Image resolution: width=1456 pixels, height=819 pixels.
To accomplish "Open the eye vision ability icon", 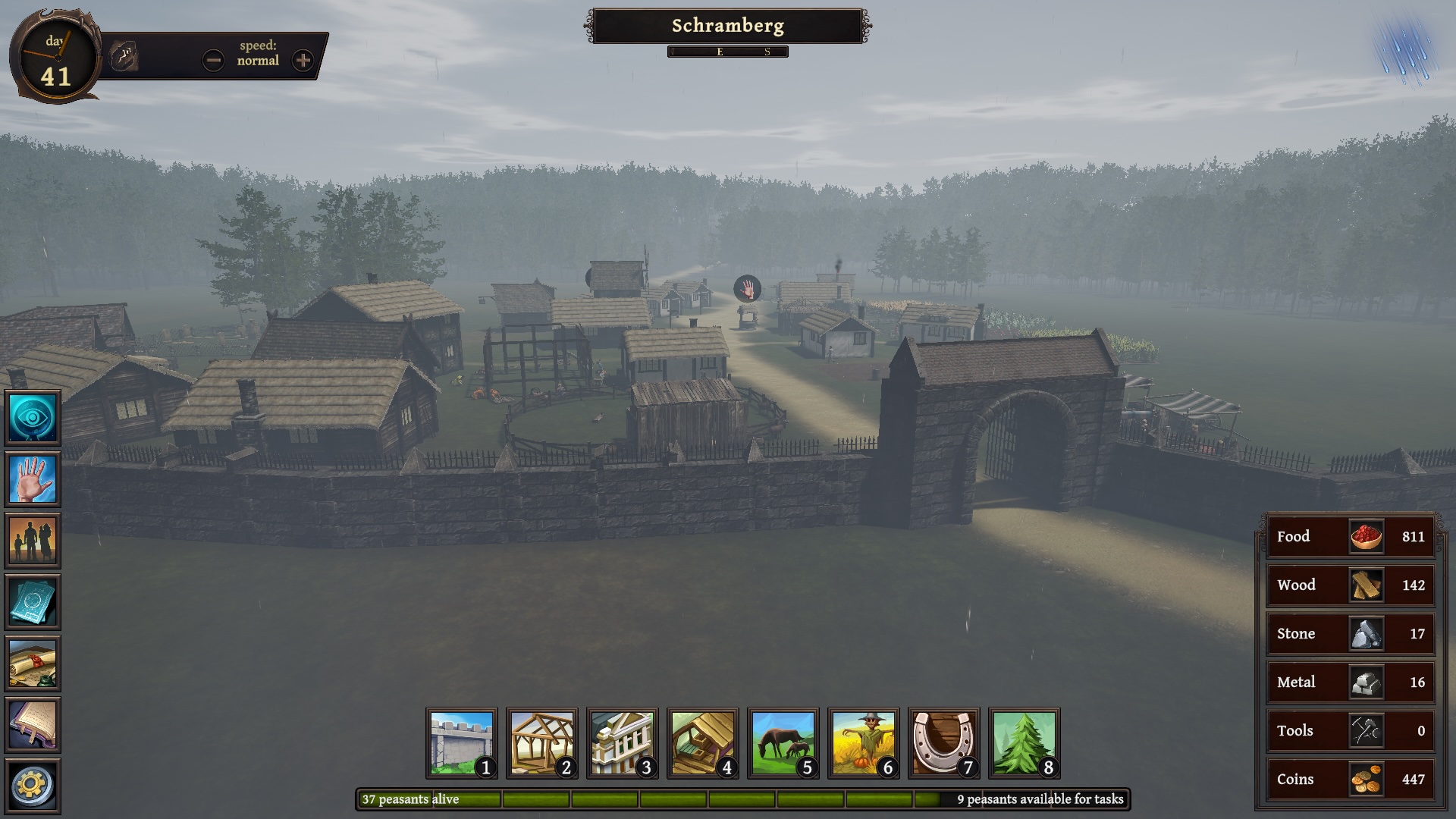I will tap(33, 417).
